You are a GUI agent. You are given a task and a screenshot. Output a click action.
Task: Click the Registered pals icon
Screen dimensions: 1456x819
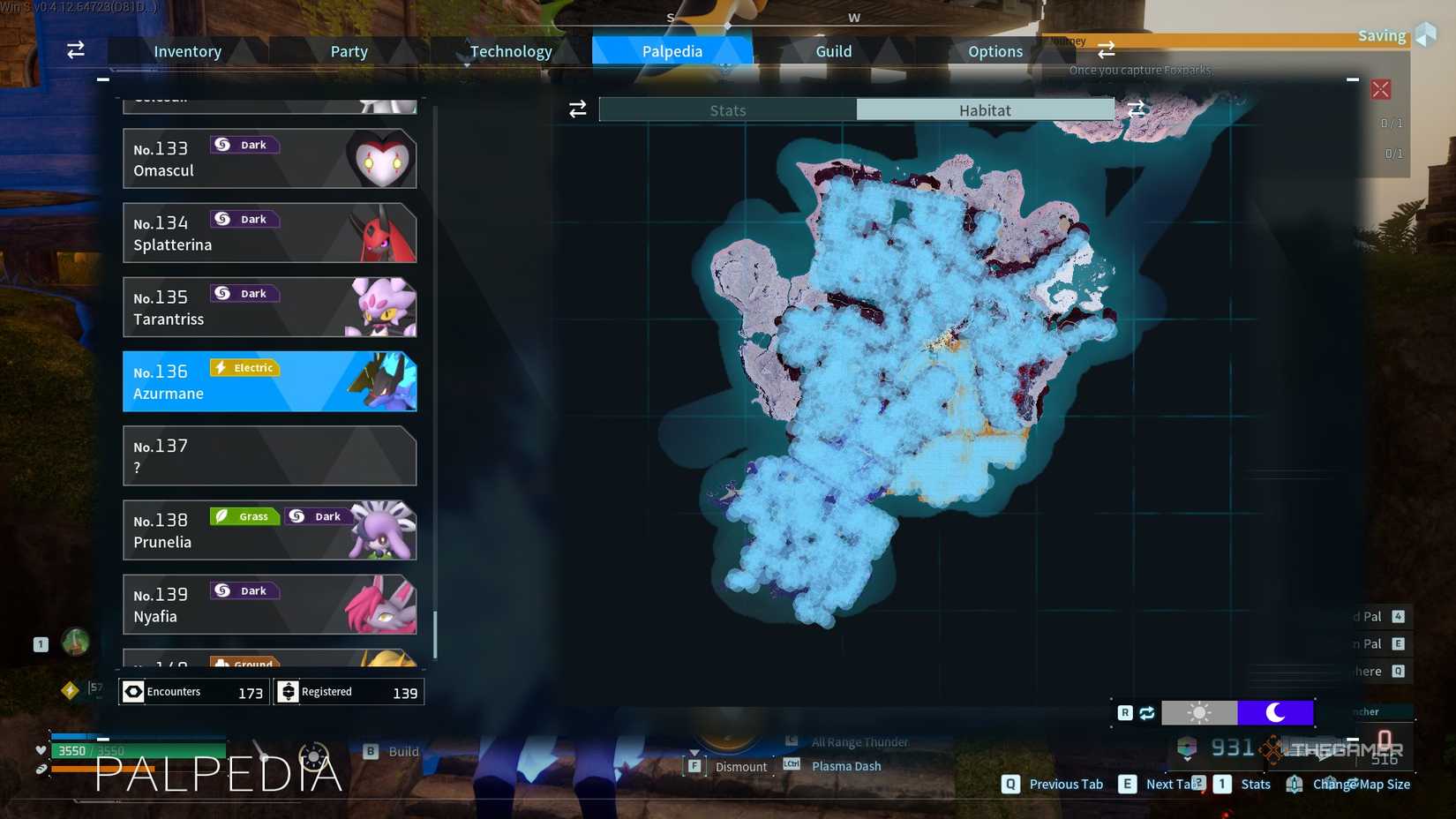(x=289, y=691)
